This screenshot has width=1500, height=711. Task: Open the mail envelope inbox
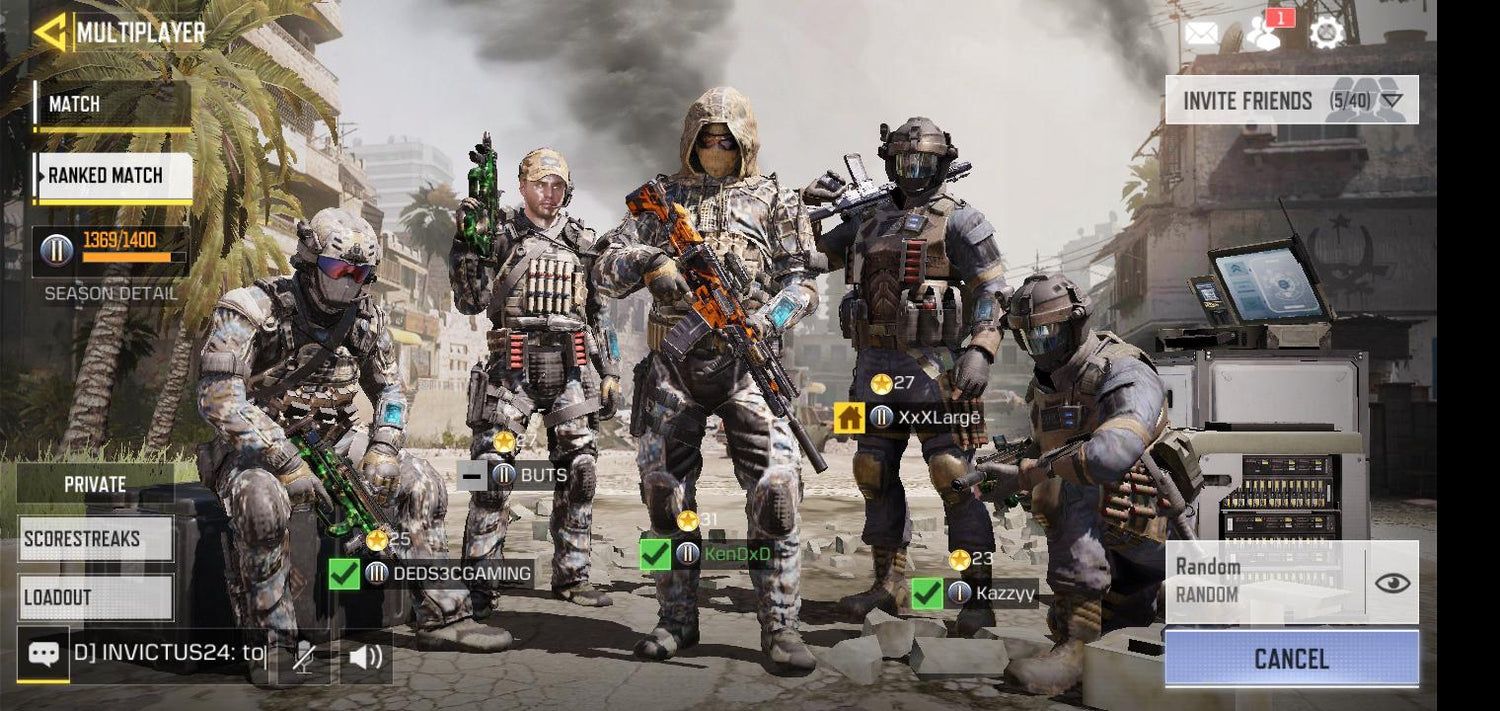point(1201,34)
